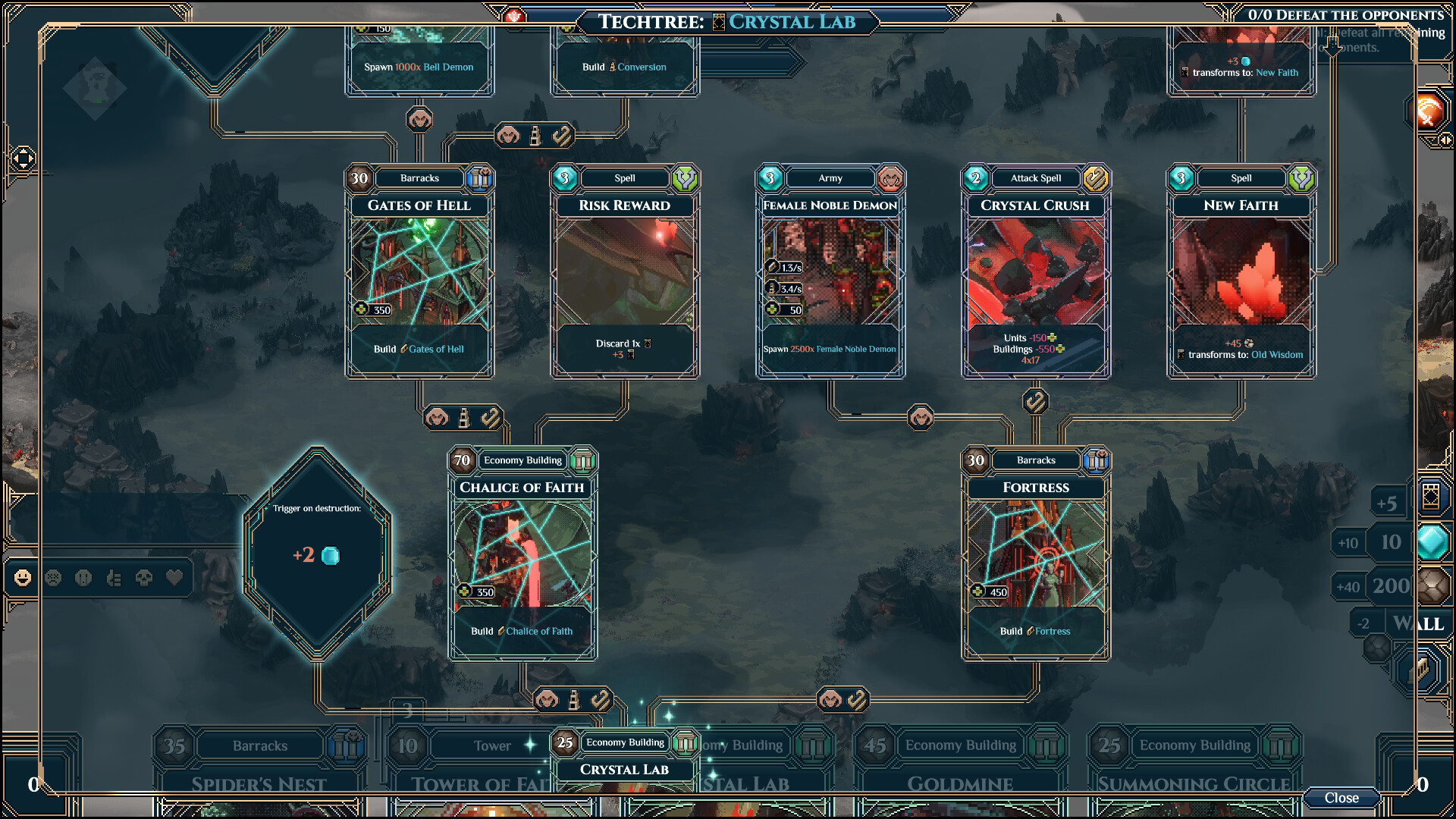Open the New Faith spell card
The height and width of the screenshot is (819, 1456).
1241,271
